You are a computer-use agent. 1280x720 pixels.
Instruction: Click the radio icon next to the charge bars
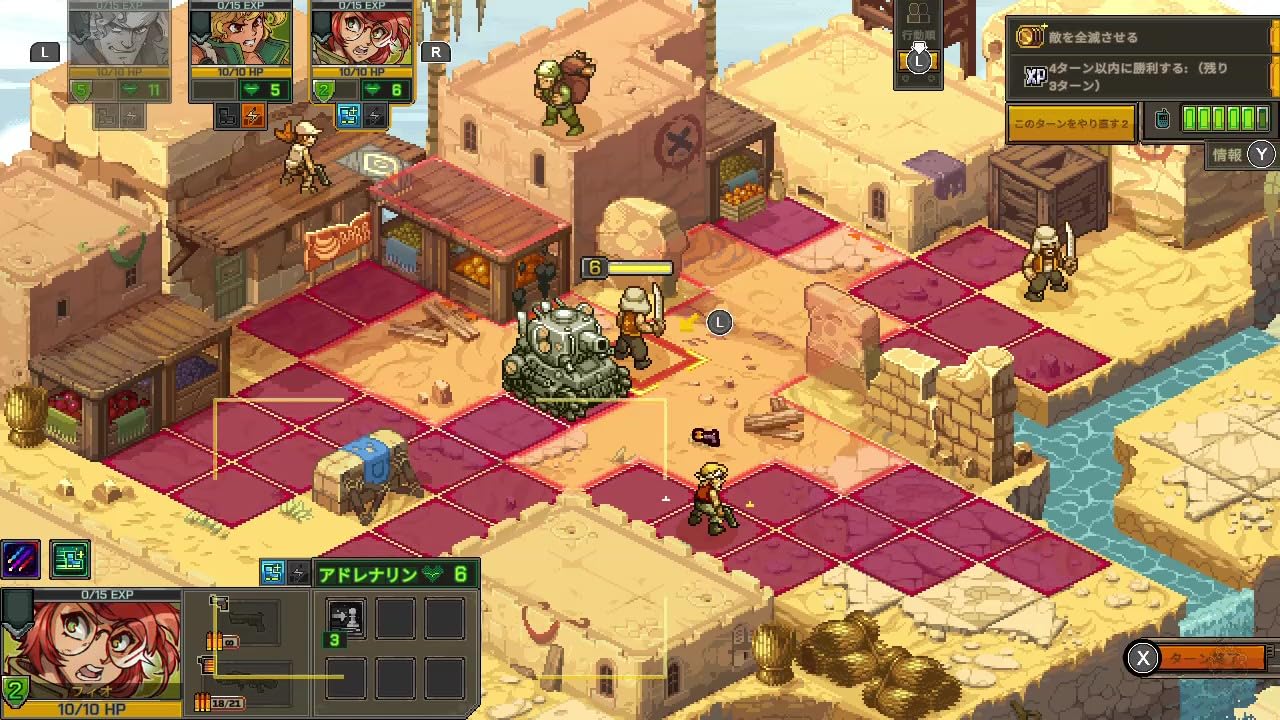pyautogui.click(x=1161, y=119)
